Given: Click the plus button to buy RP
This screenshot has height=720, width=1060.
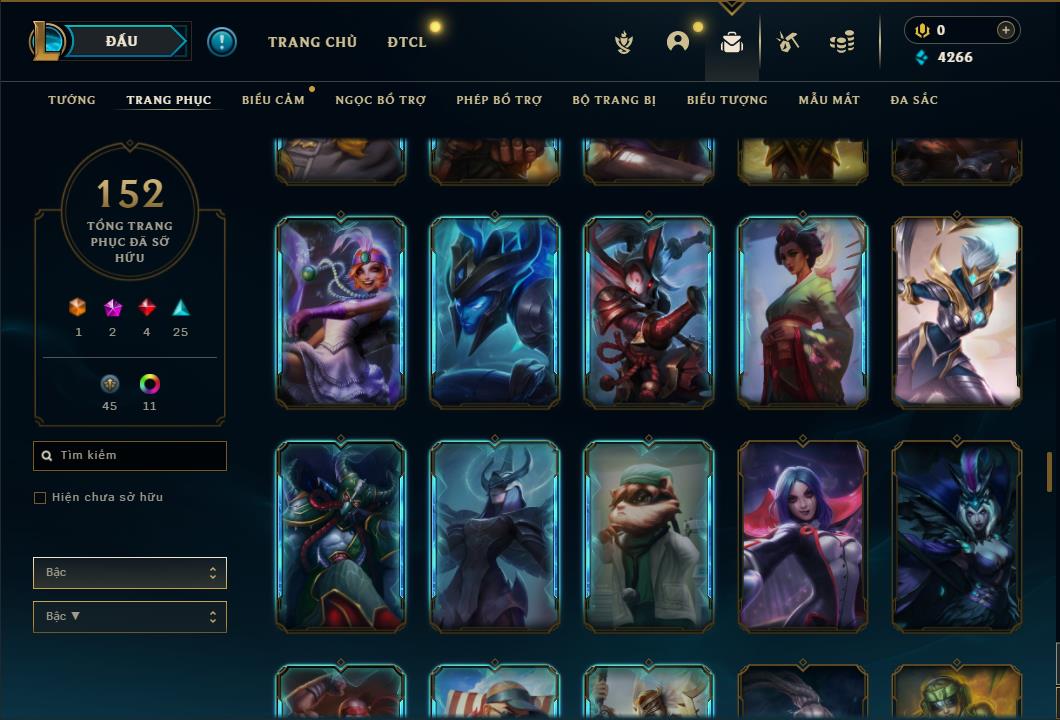Looking at the screenshot, I should 1006,30.
